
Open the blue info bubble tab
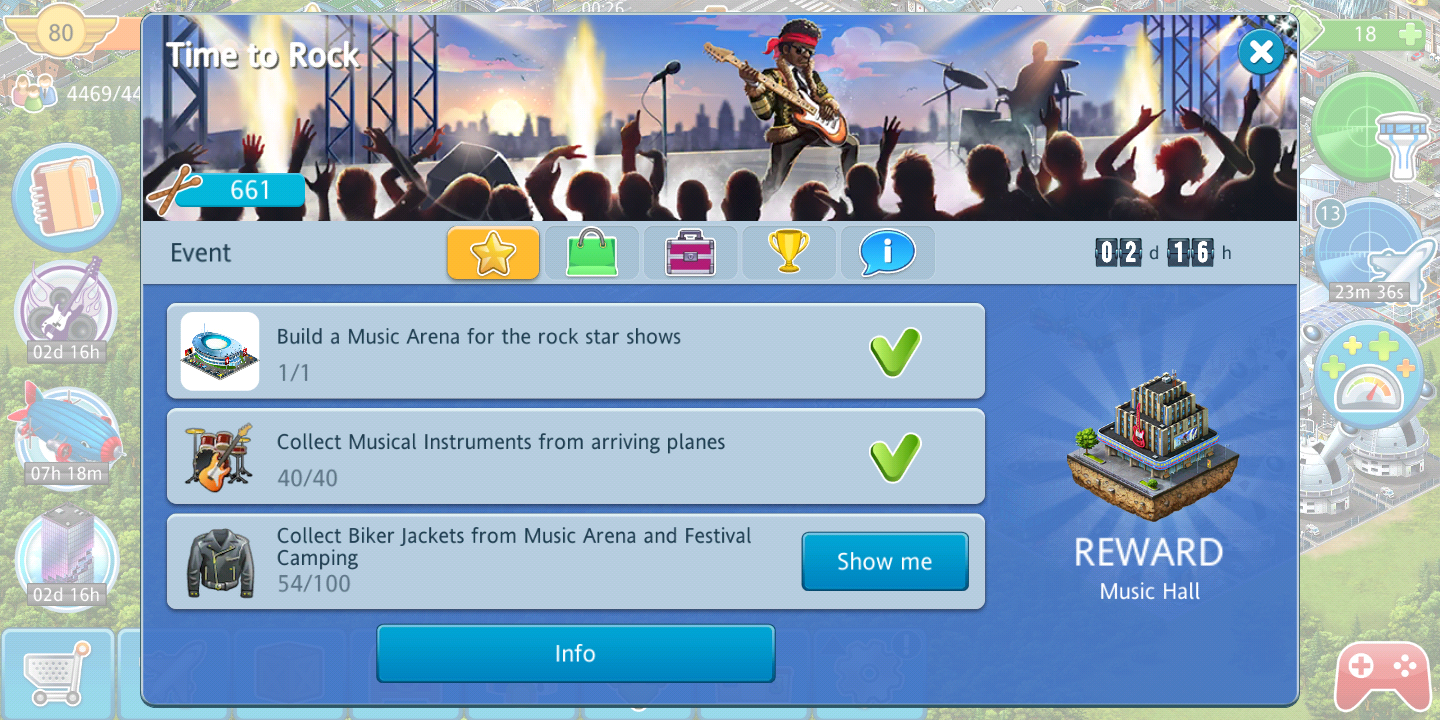[x=887, y=253]
